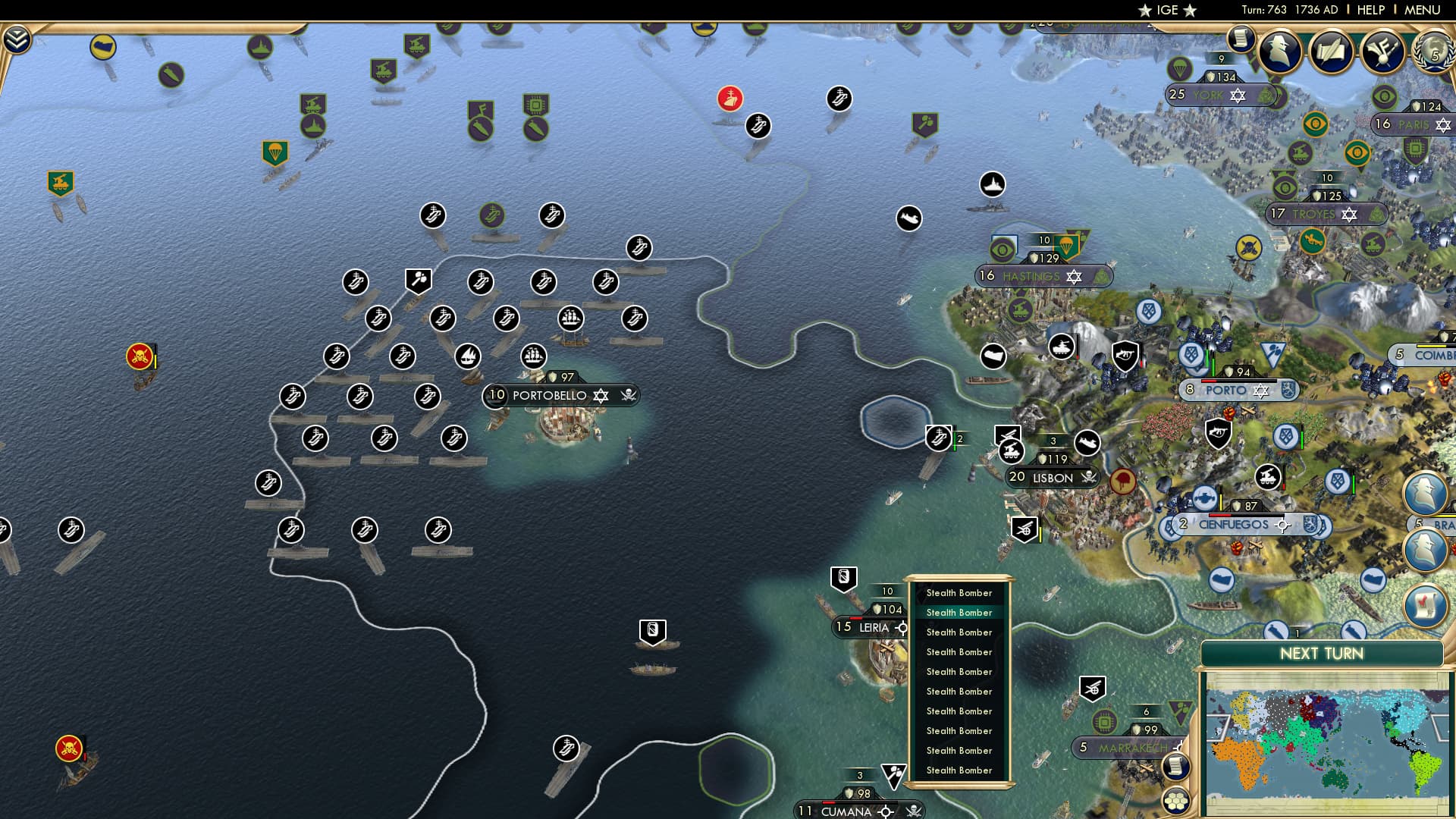Open the Culture overview paintbrush icon

coord(1382,50)
